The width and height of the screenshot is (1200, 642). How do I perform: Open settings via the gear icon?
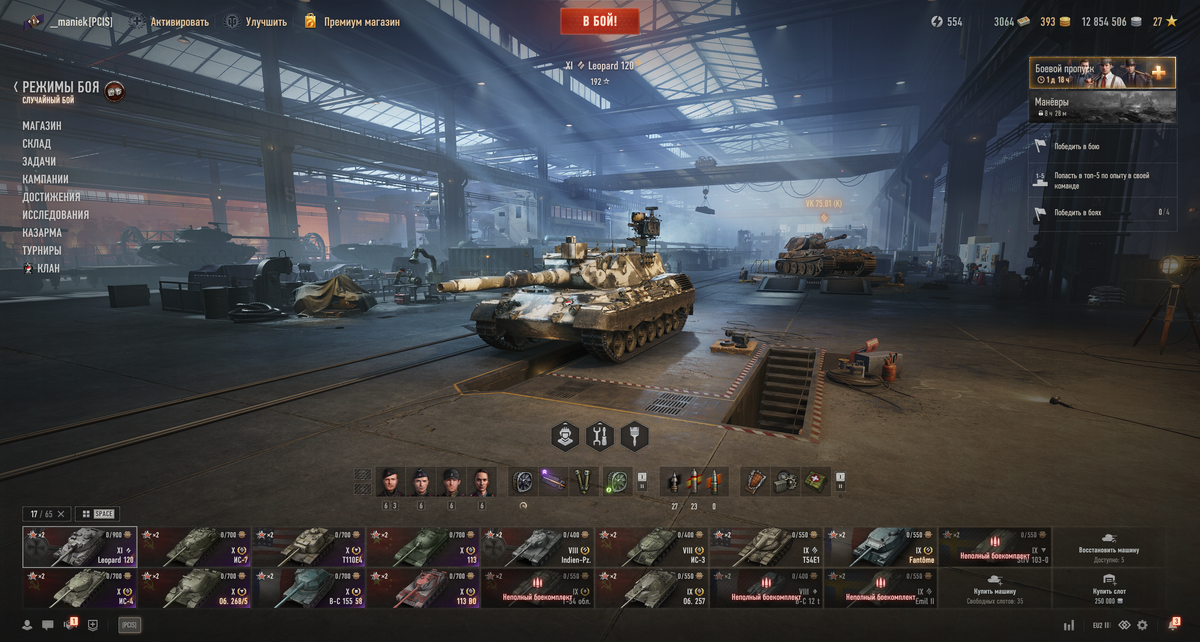click(x=1142, y=625)
